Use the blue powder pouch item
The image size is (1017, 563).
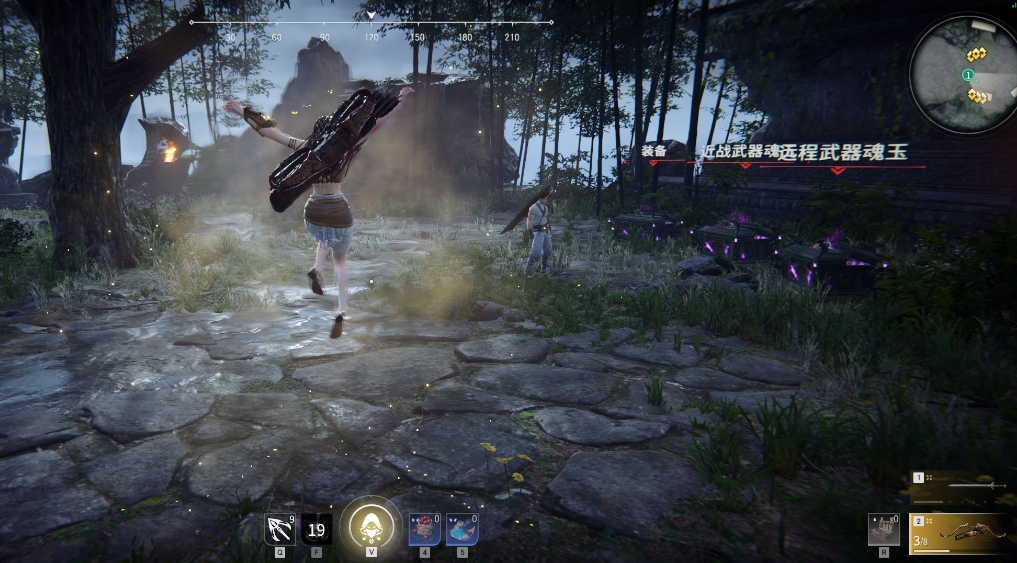pyautogui.click(x=462, y=529)
